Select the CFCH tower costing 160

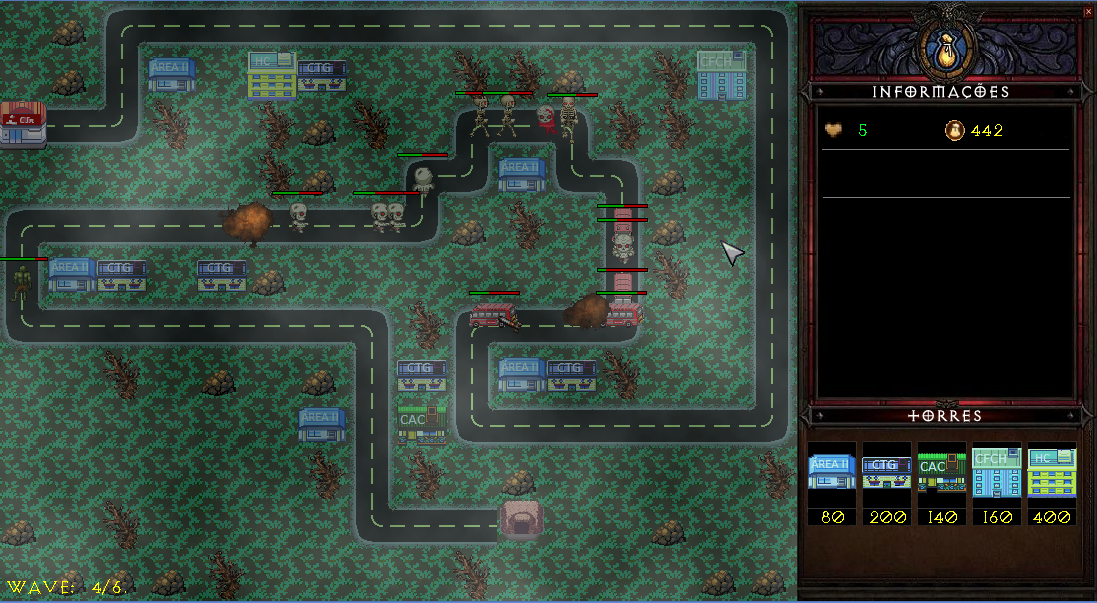pos(997,472)
